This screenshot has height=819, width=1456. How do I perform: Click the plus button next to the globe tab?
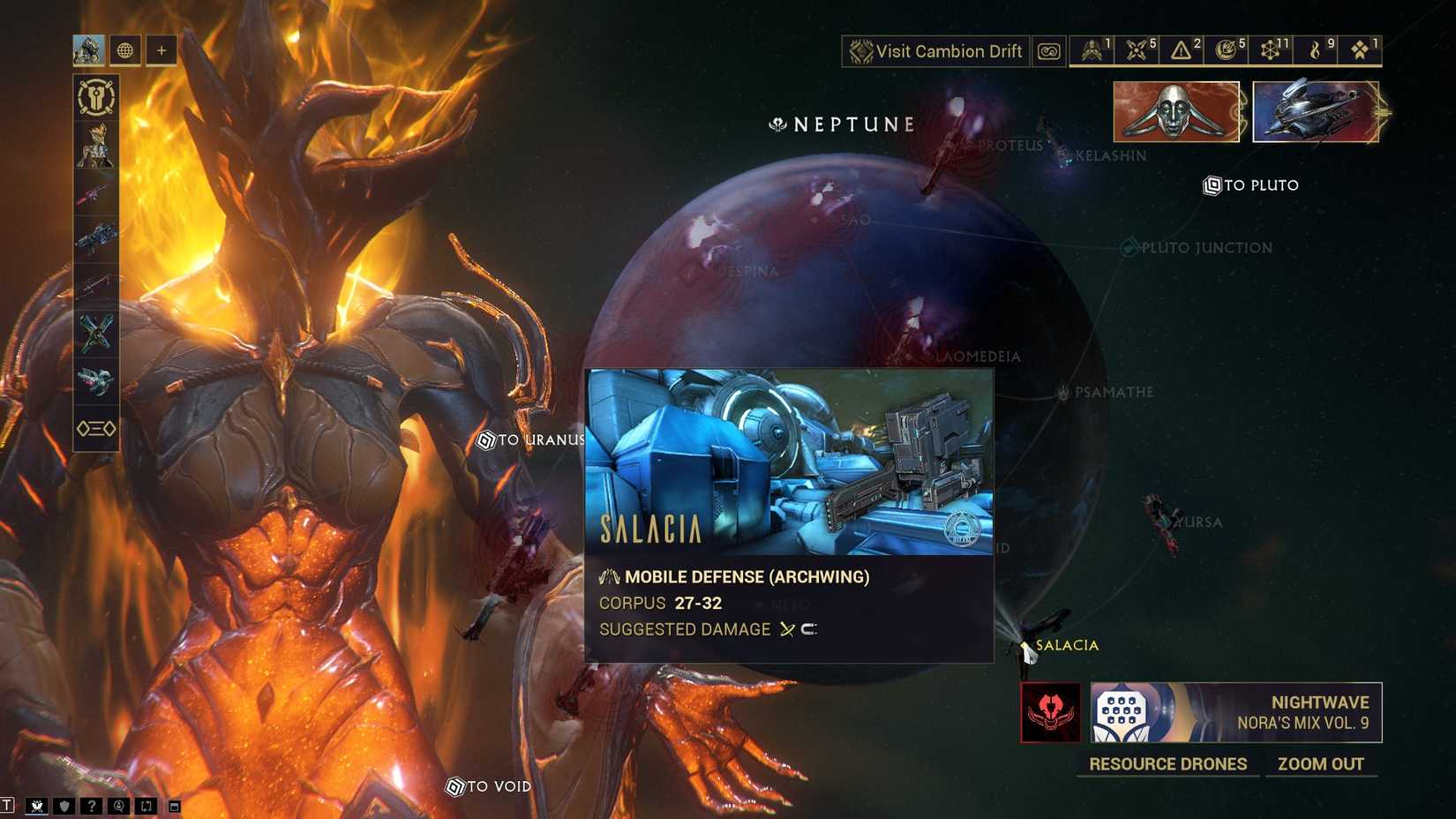click(161, 50)
